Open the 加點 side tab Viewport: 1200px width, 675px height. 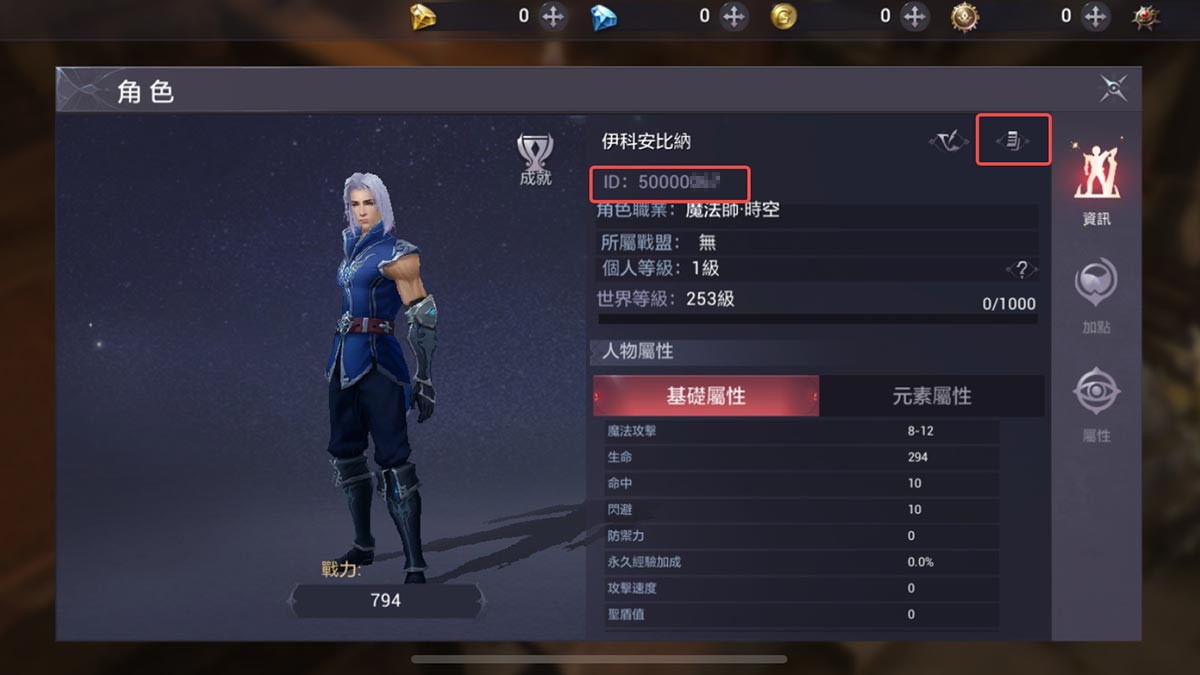coord(1096,296)
